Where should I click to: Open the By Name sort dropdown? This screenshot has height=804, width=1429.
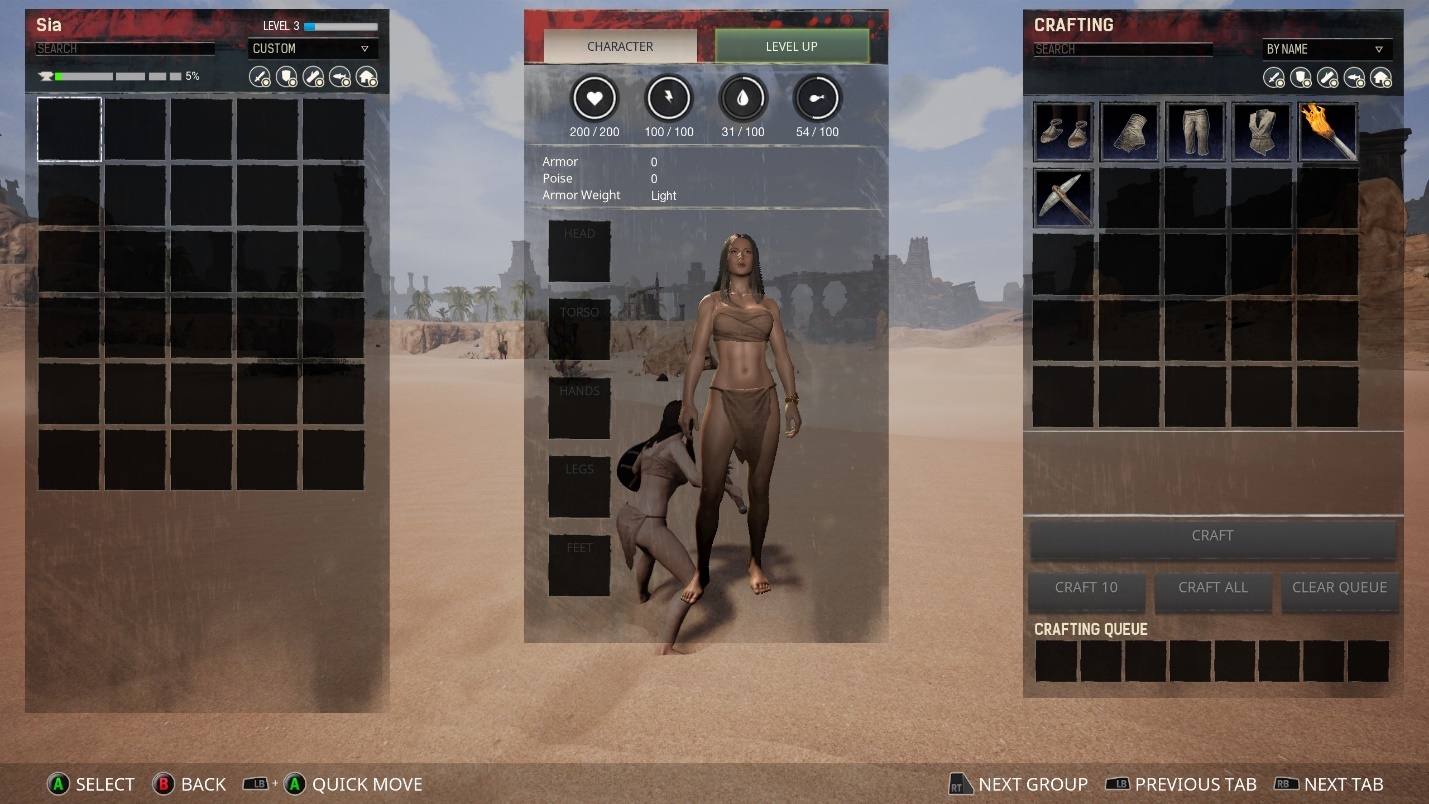[1326, 49]
